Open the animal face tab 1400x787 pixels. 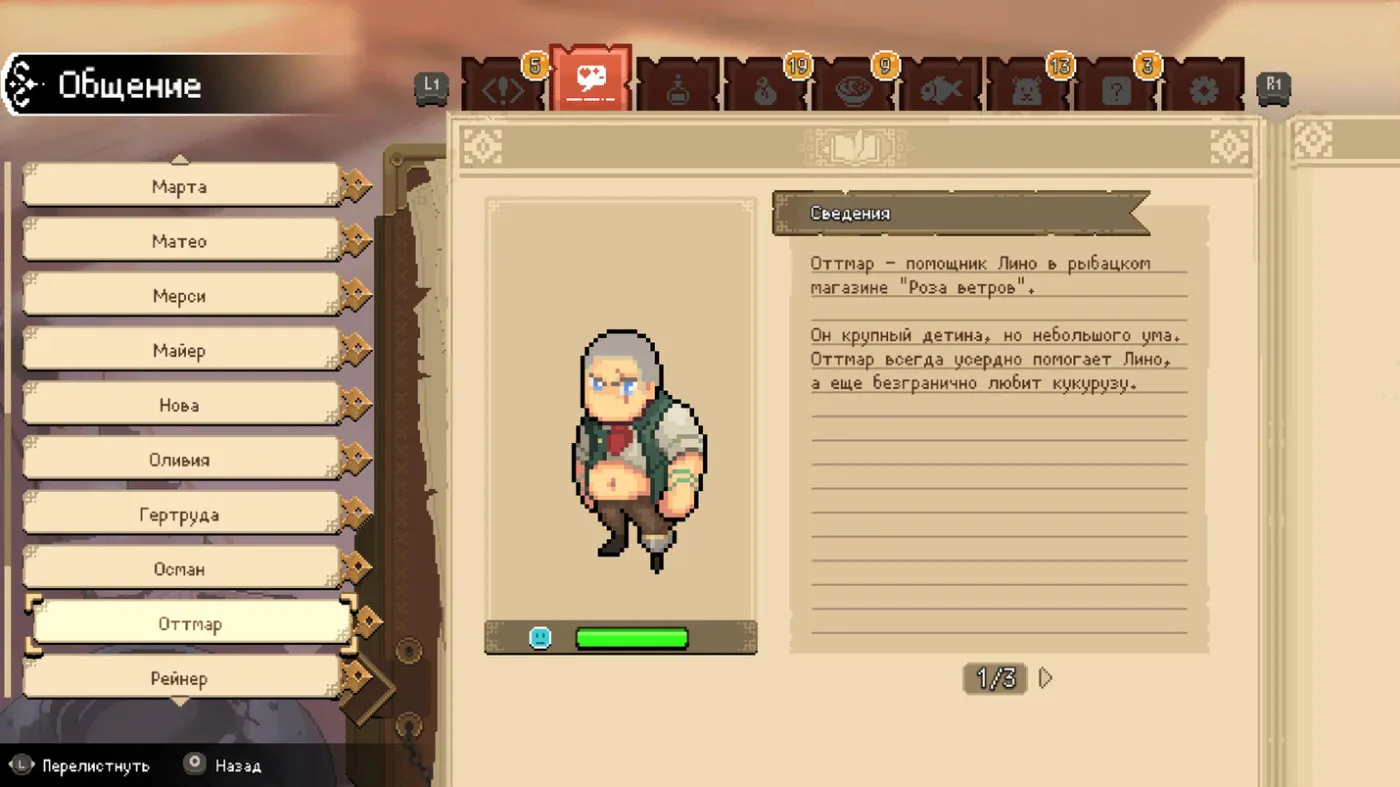(x=1028, y=90)
